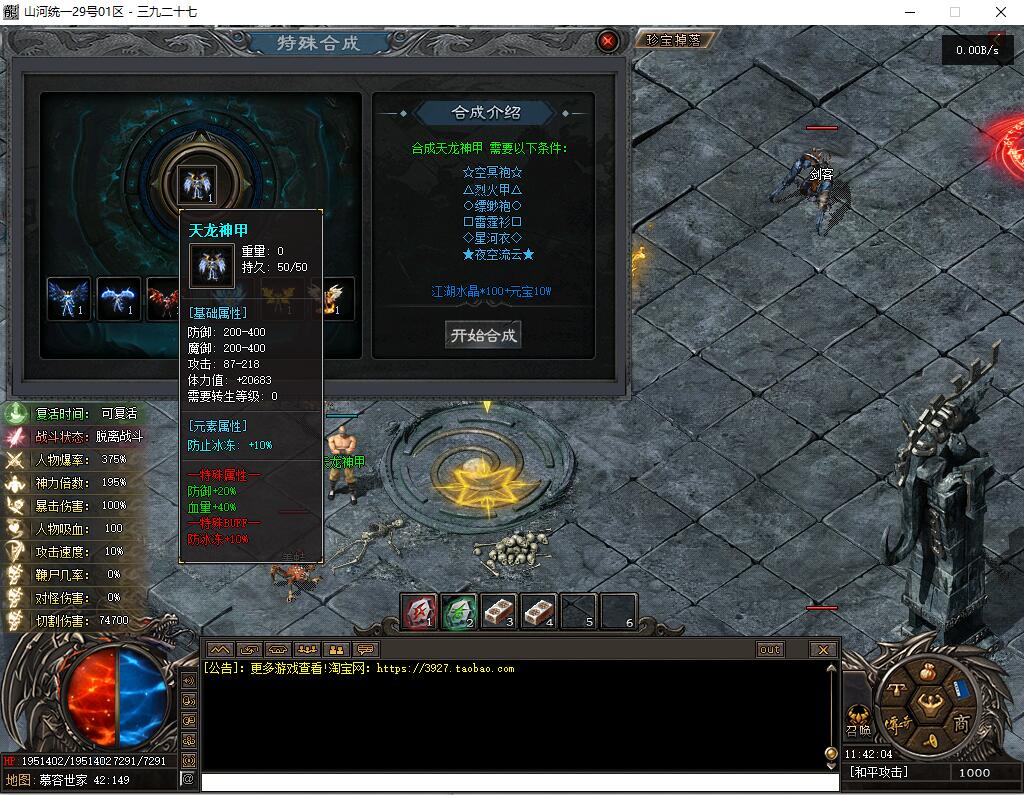Close the chat panel with its X

tap(823, 649)
